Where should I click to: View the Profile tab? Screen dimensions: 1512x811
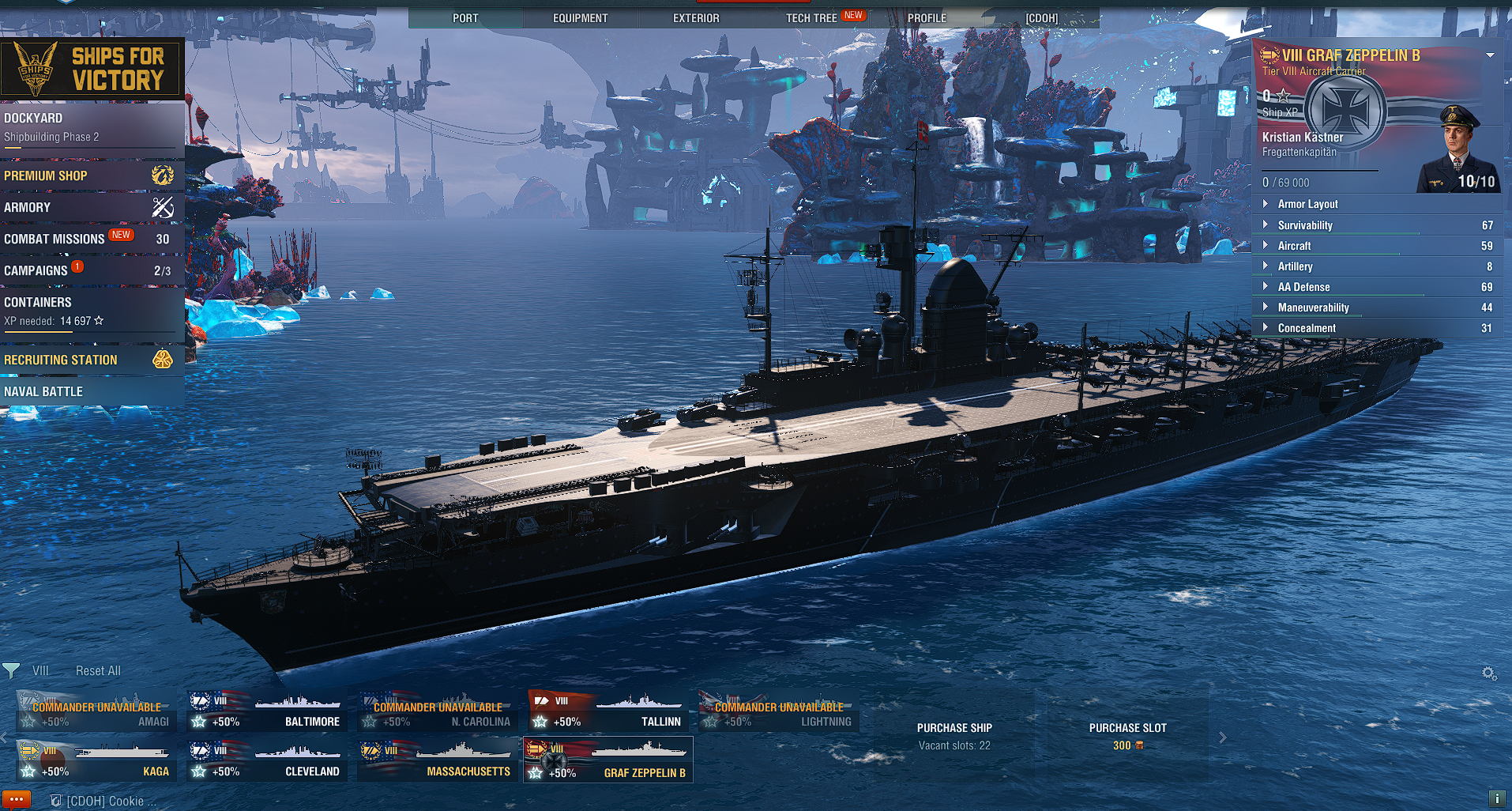(927, 18)
